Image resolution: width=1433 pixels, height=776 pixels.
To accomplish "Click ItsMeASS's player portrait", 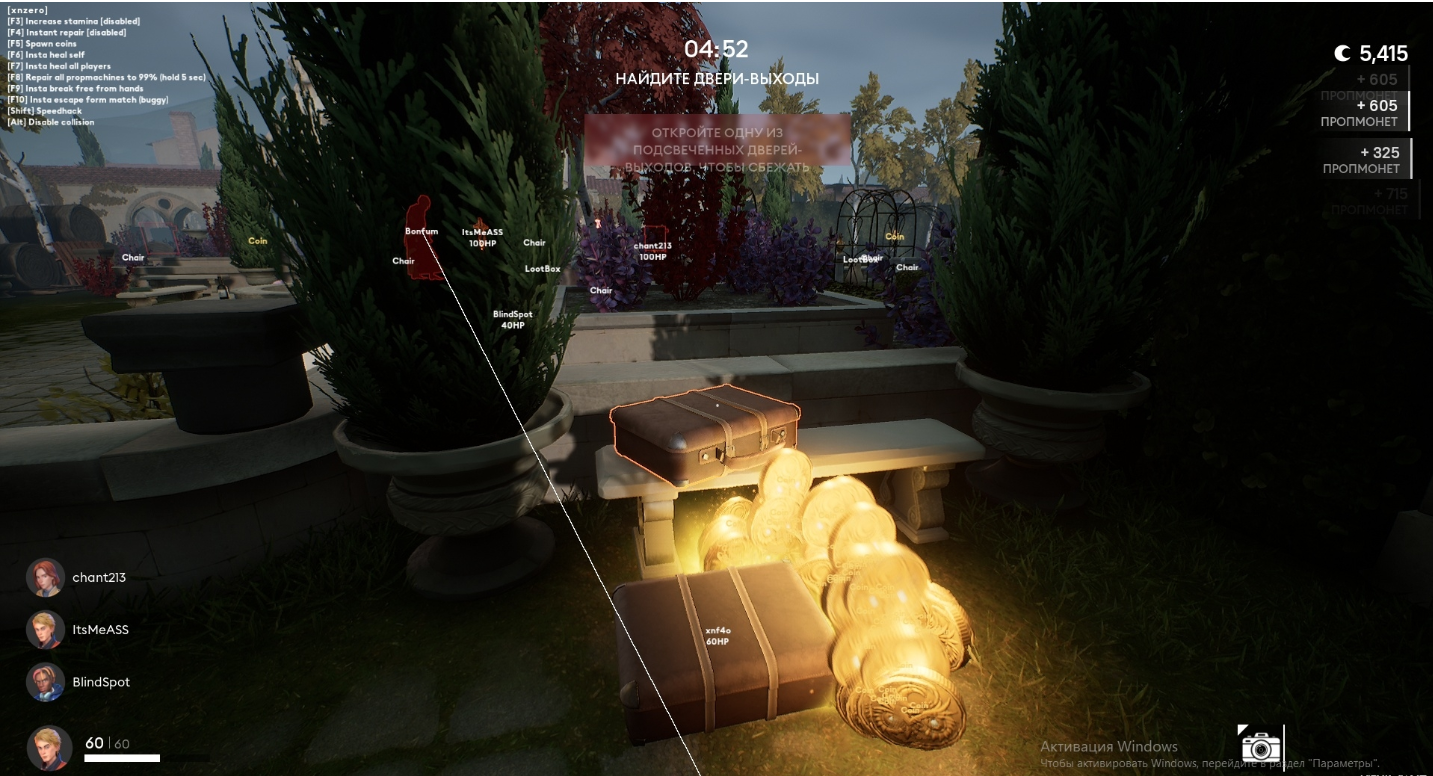I will (45, 629).
